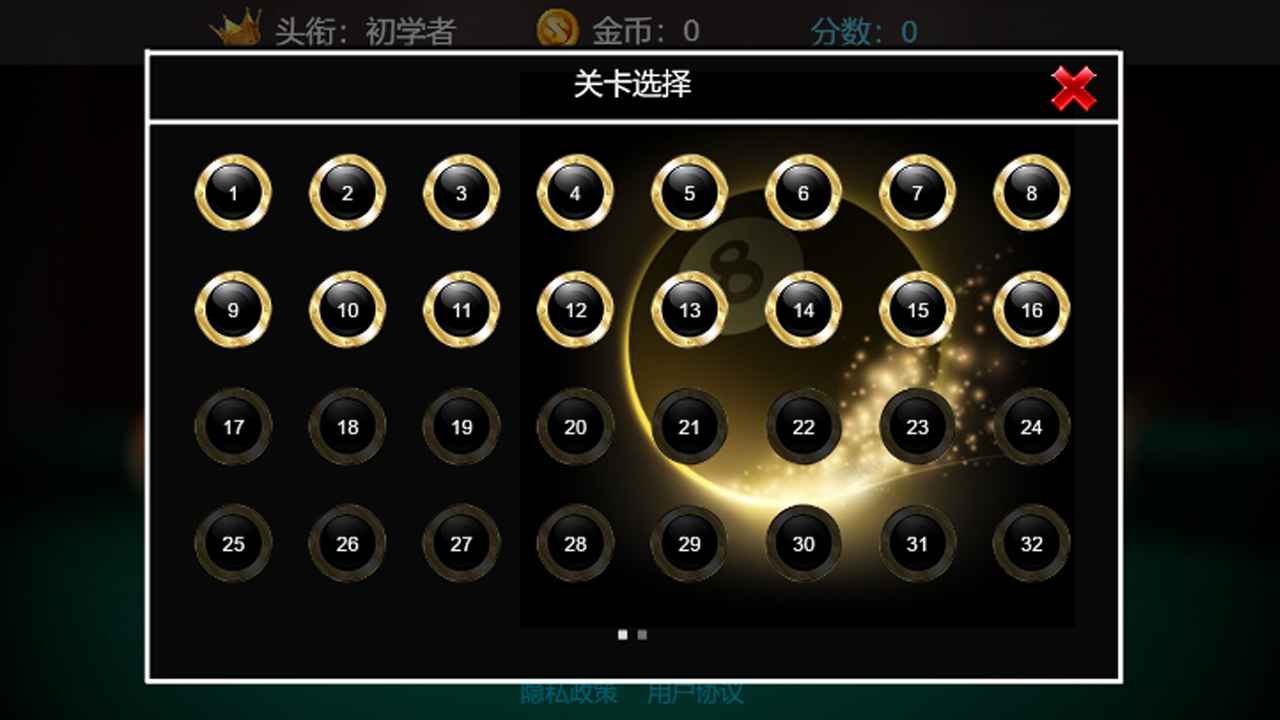Start level 16 from the second row
Screen dimensions: 1280x720
[1031, 311]
